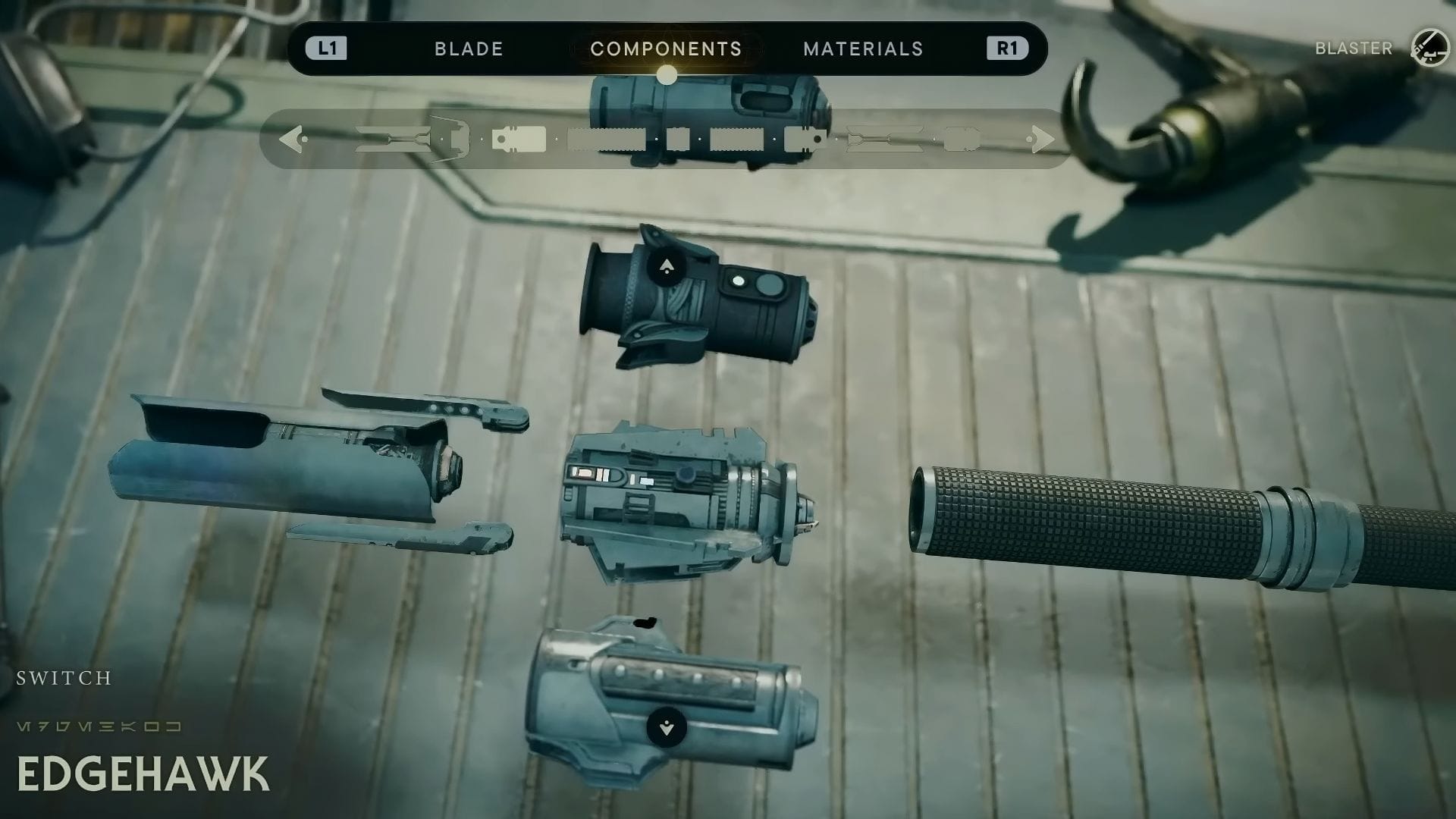Screen dimensions: 1456x819
Task: Select the small square segment silhouette mid-carousel
Action: [677, 138]
